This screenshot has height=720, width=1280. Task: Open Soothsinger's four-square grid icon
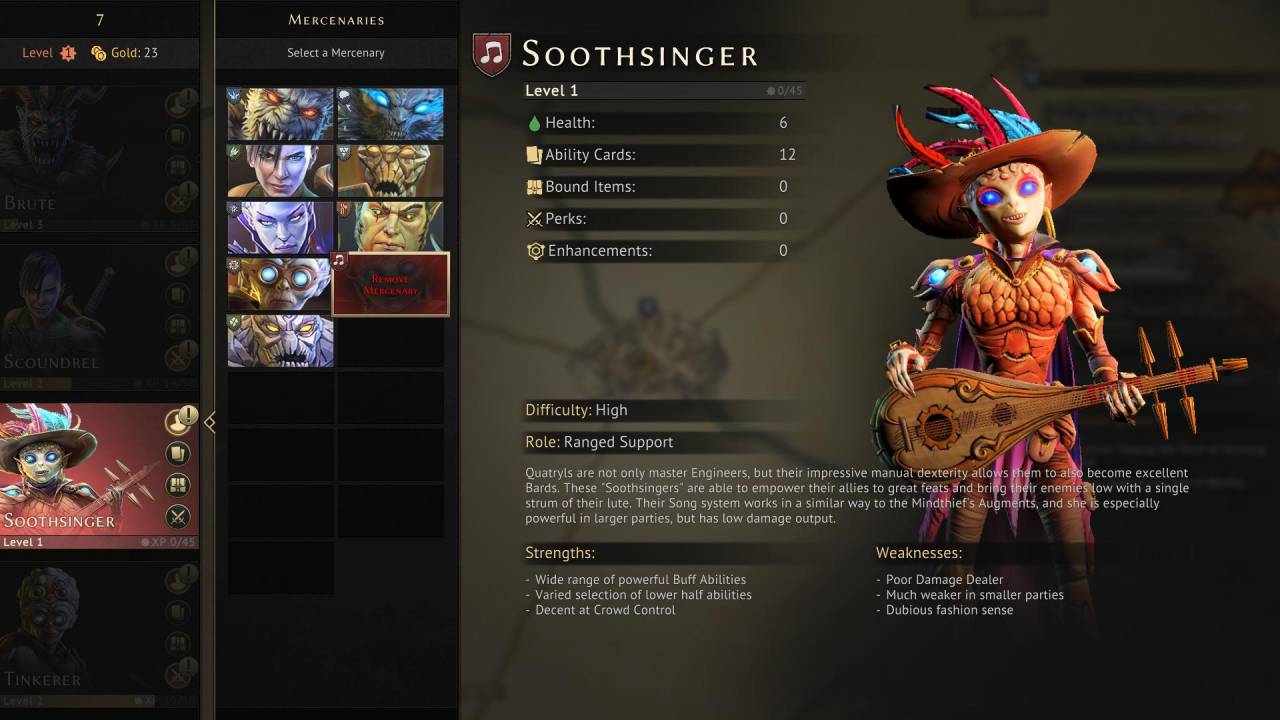tap(178, 485)
